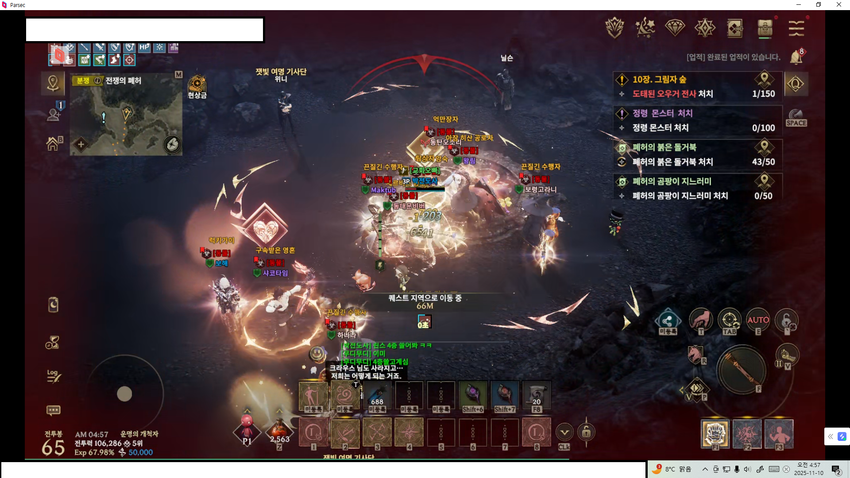The image size is (850, 478).
Task: Open the diamond shop icon
Action: click(675, 28)
